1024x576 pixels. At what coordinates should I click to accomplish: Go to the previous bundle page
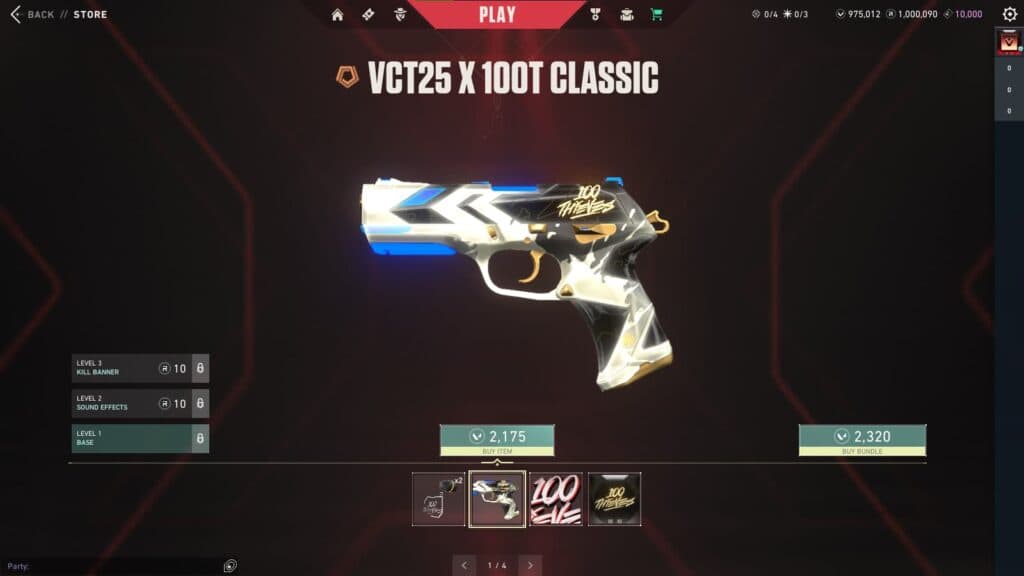[x=464, y=565]
